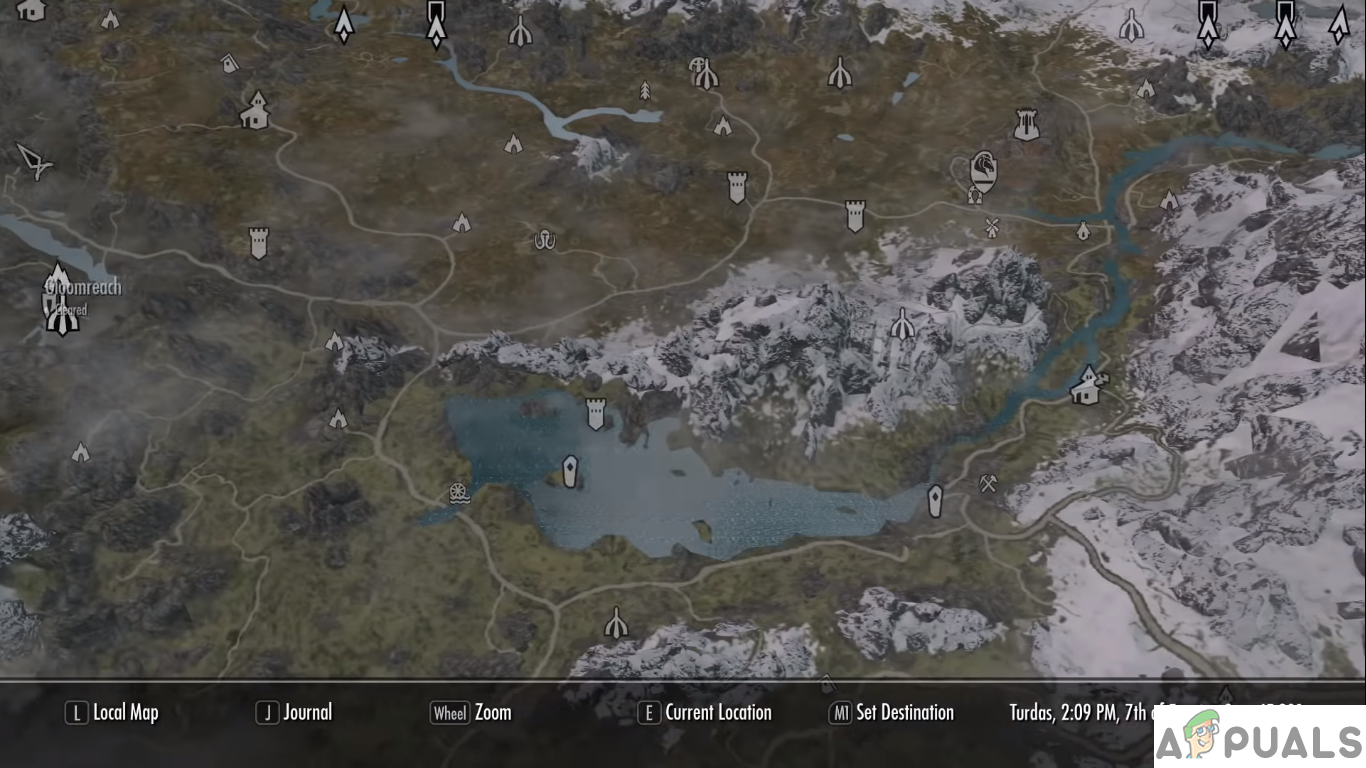The height and width of the screenshot is (768, 1366).
Task: Center the map on Current Location
Action: point(705,713)
